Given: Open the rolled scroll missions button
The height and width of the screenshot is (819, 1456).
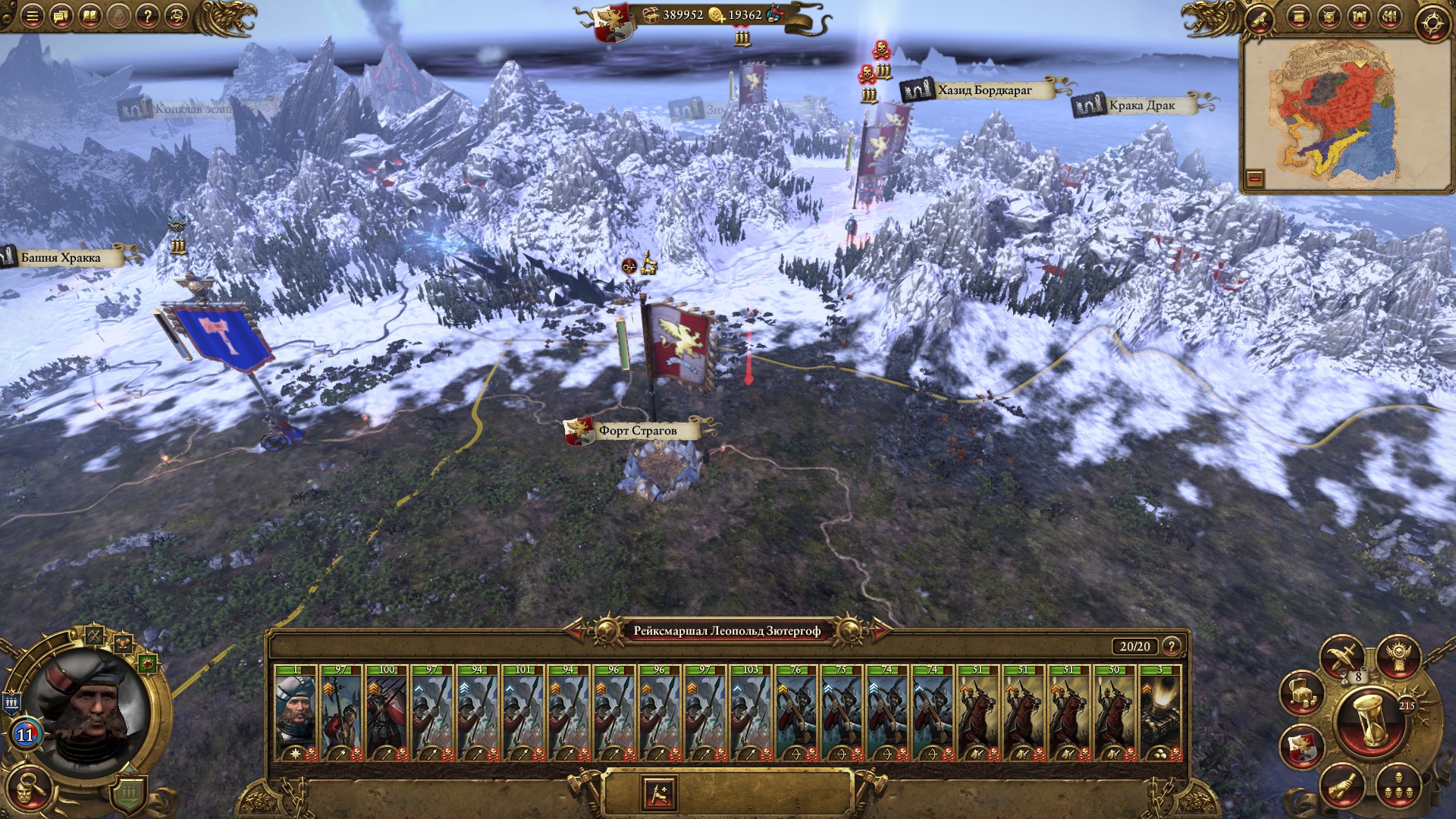Looking at the screenshot, I should pyautogui.click(x=1260, y=17).
